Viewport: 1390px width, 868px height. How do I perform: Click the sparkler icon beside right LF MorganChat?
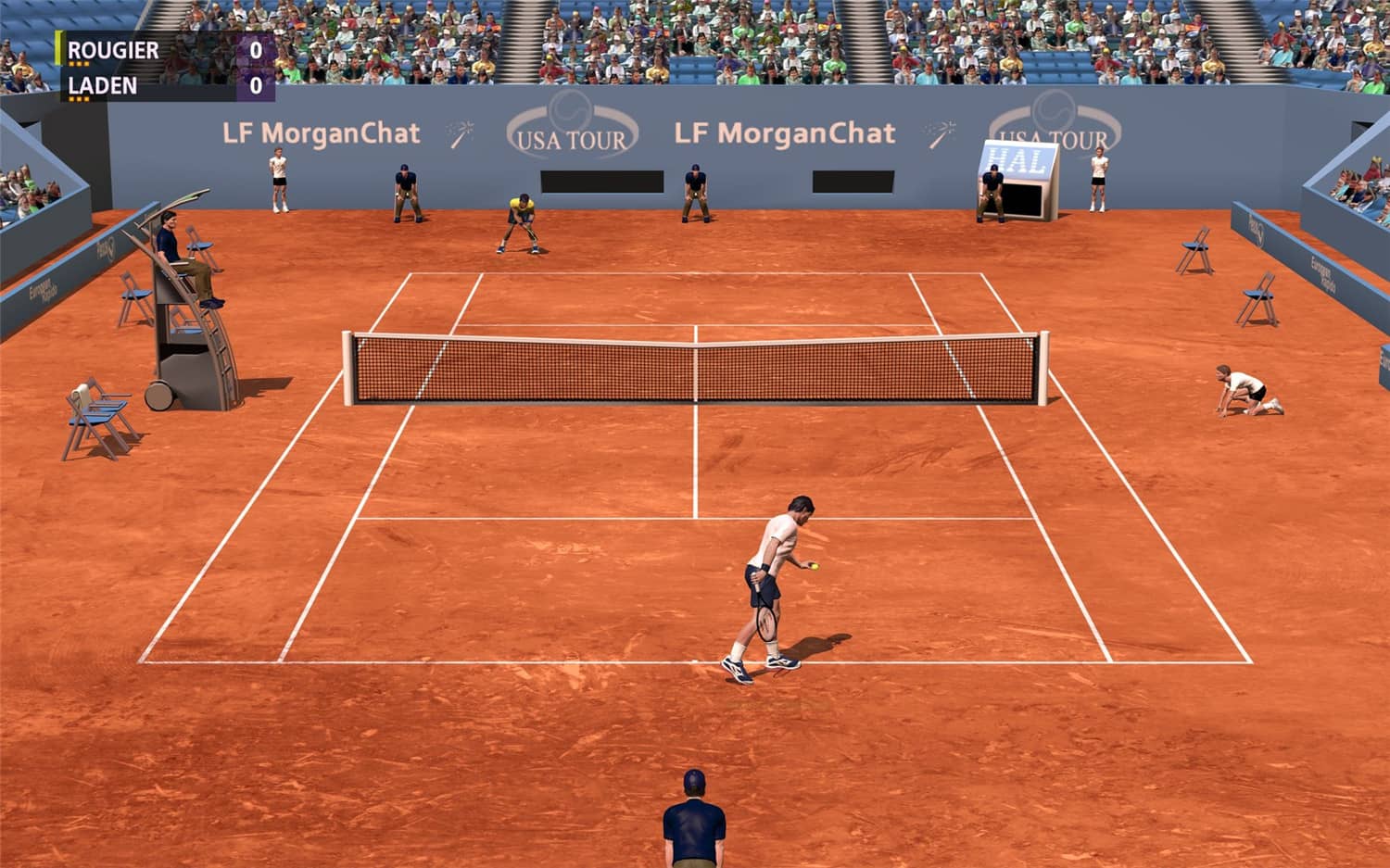point(938,131)
